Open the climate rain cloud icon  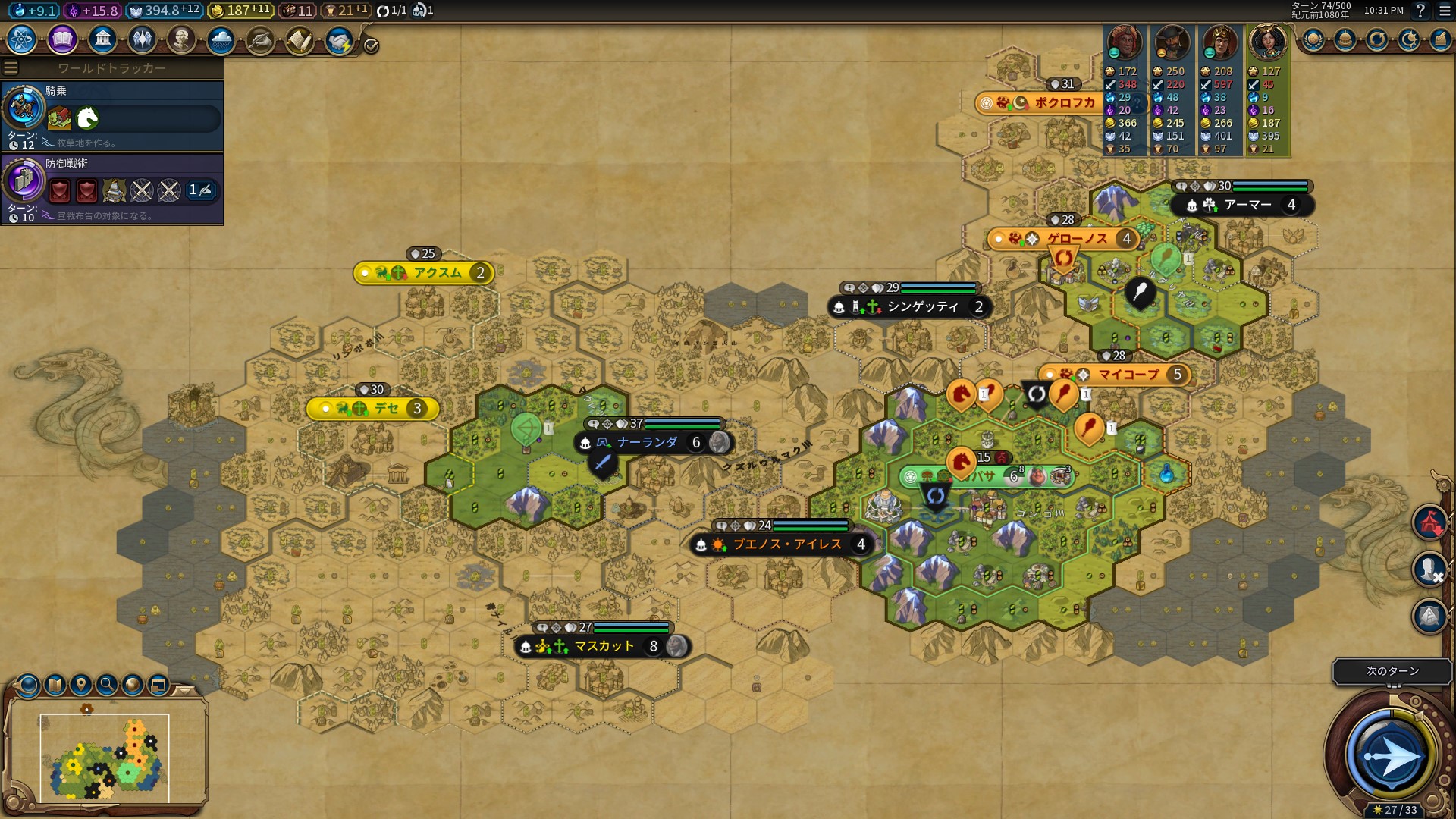tap(221, 40)
